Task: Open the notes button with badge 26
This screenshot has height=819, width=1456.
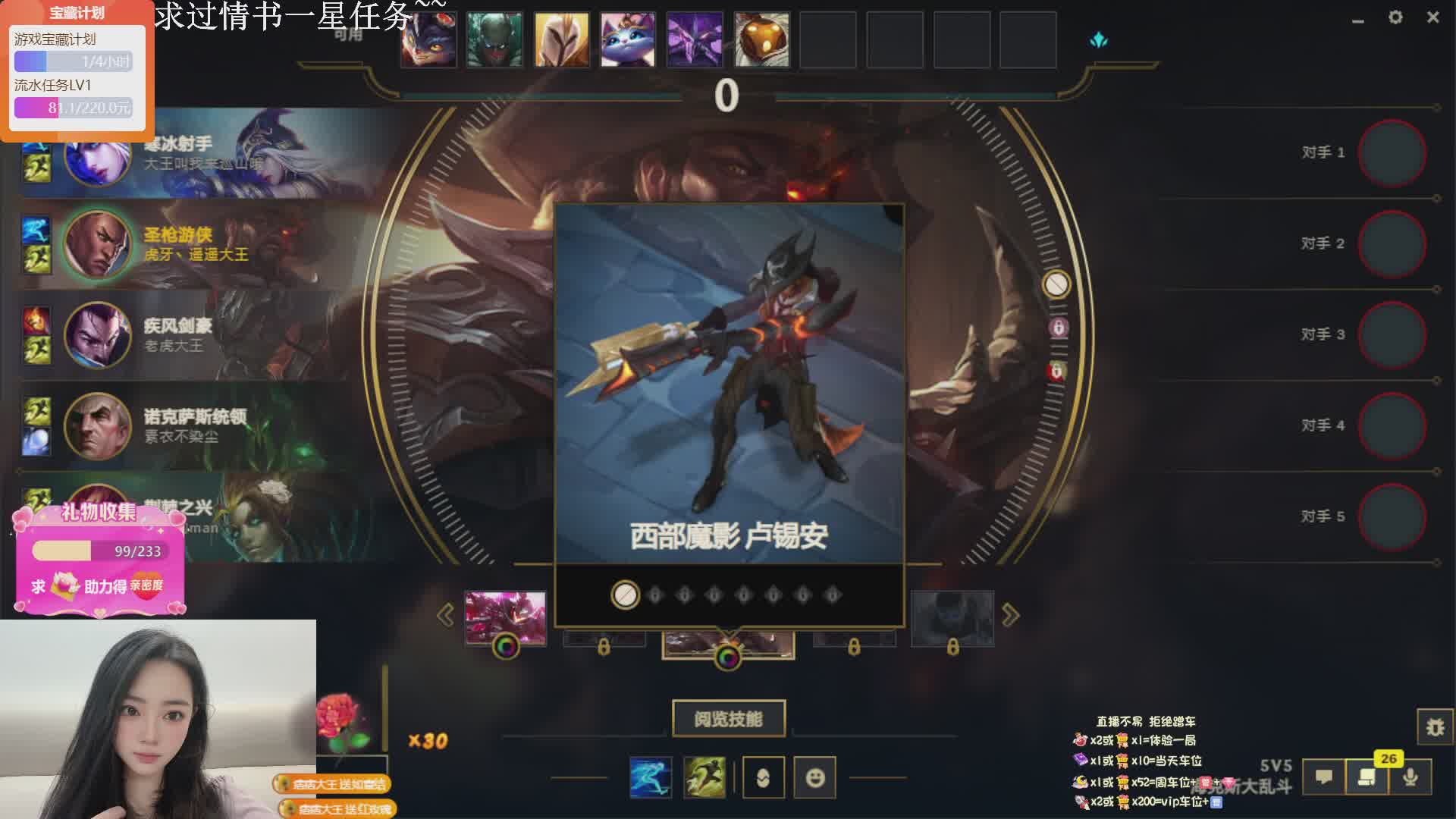Action: pos(1367,777)
